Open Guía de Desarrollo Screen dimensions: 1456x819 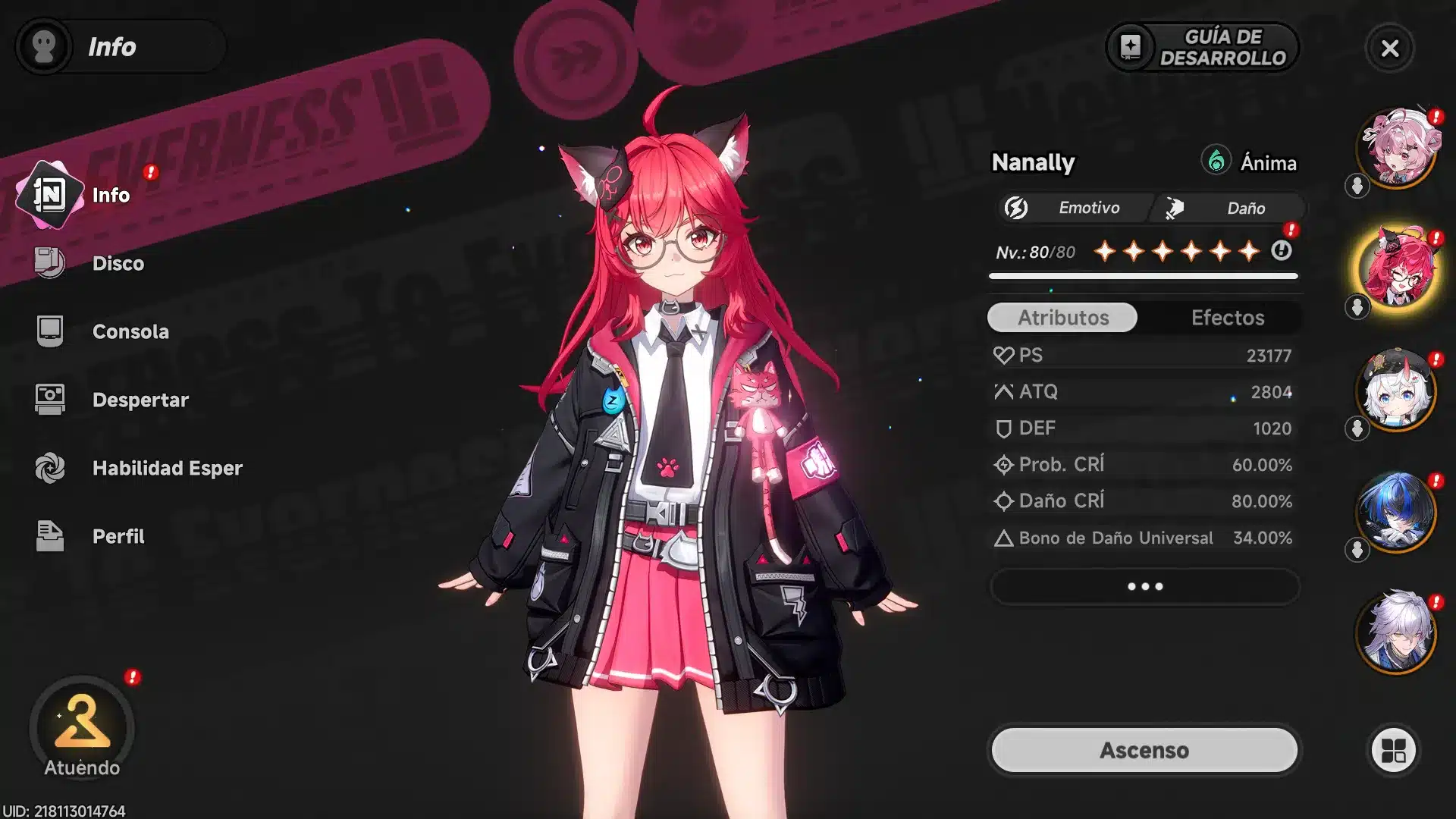(x=1203, y=47)
